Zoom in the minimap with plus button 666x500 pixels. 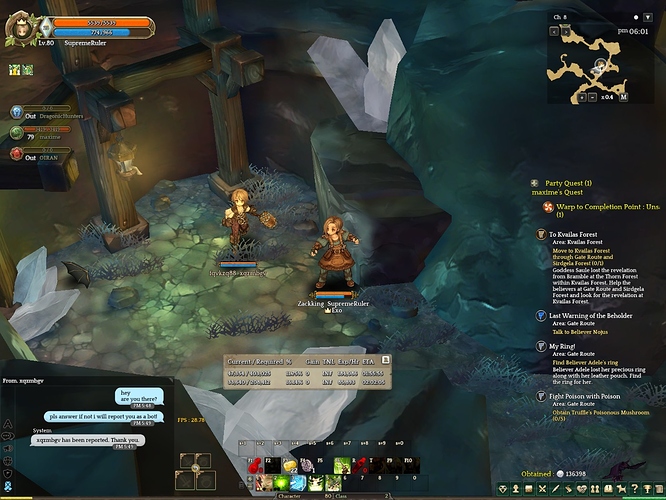582,97
